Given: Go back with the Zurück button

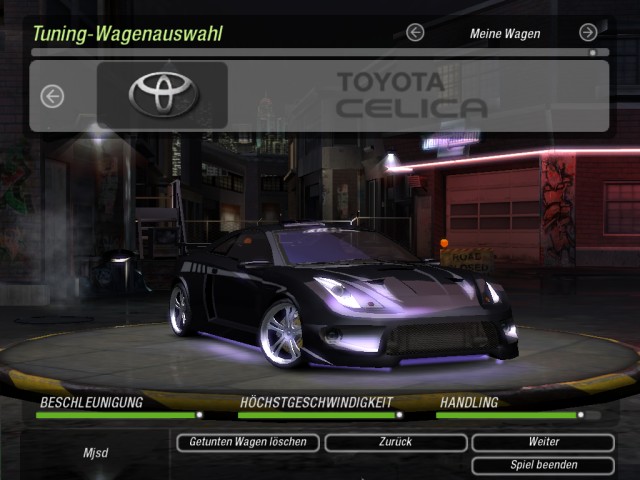Looking at the screenshot, I should pyautogui.click(x=395, y=442).
